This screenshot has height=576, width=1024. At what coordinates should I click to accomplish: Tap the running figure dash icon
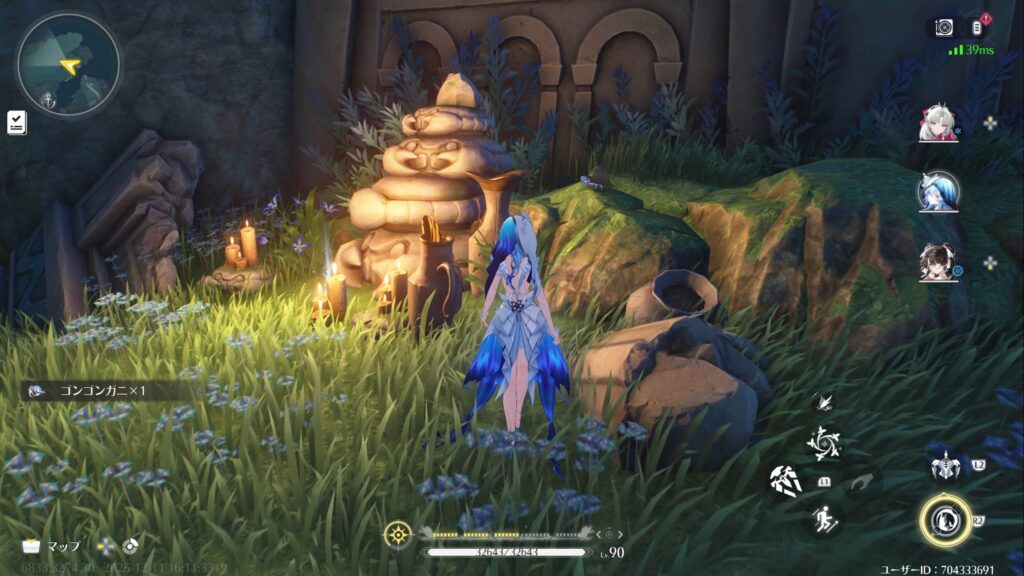(x=824, y=518)
